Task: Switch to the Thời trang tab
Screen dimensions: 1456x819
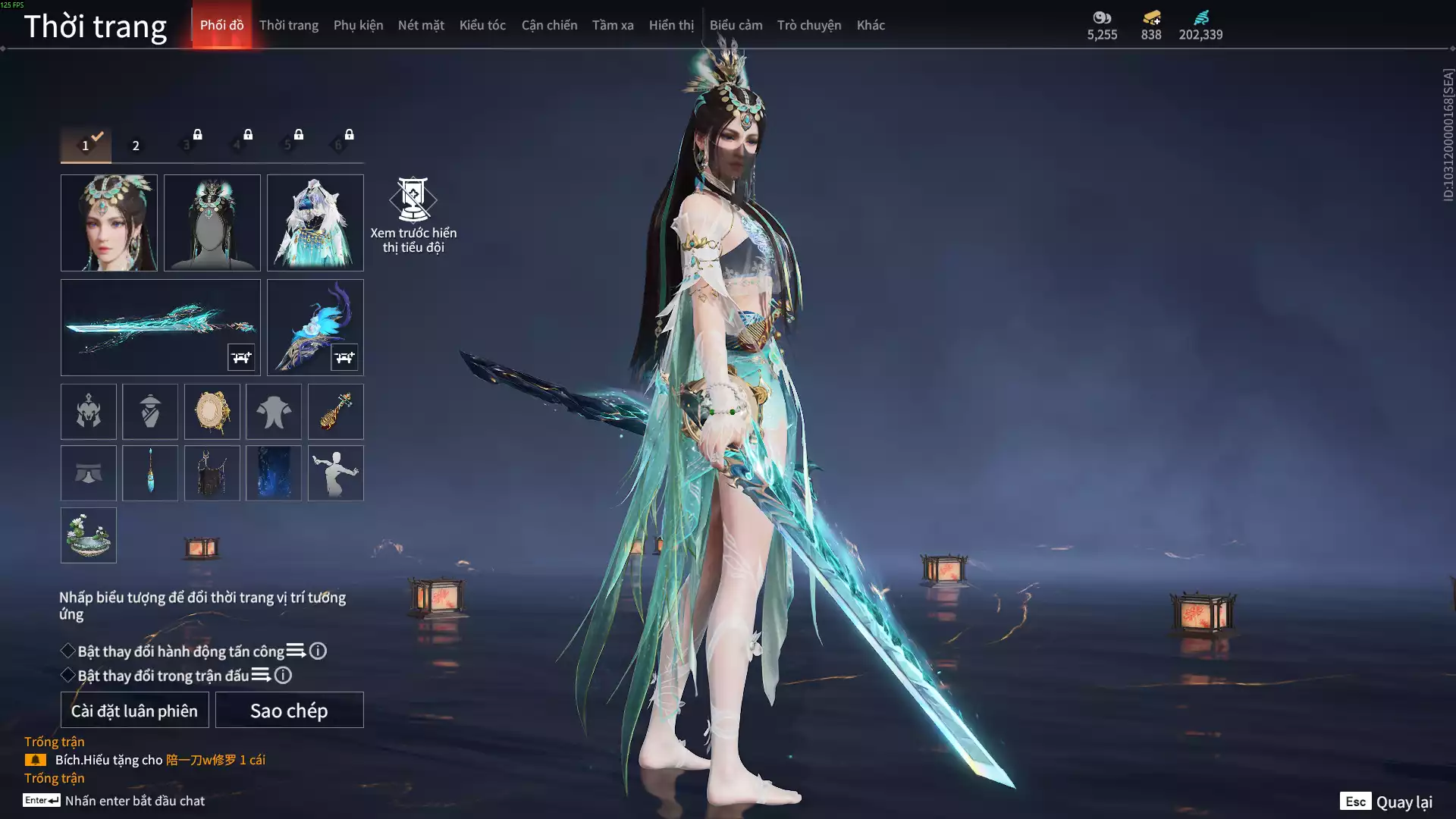Action: 288,25
